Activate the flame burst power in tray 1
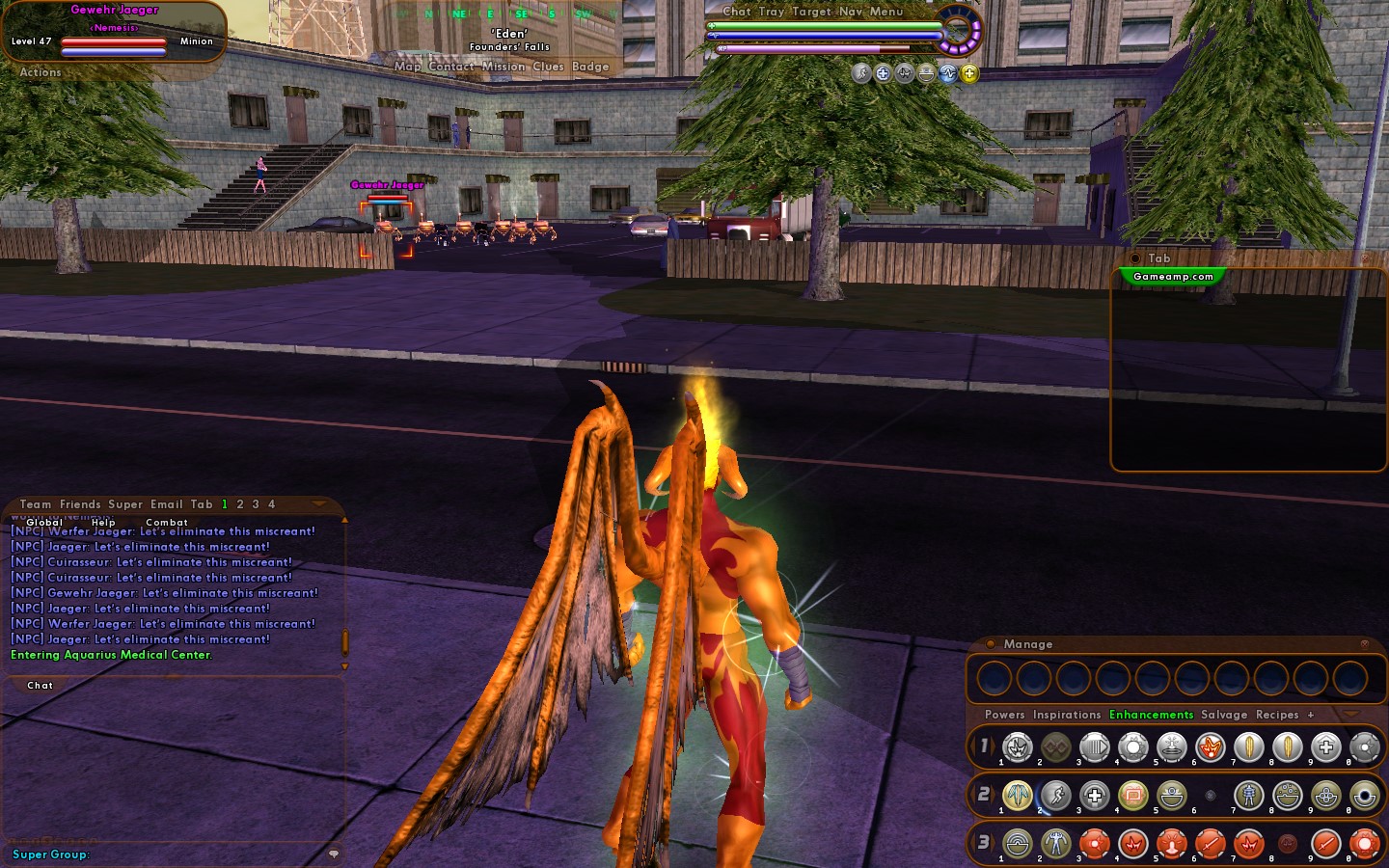 click(1210, 746)
